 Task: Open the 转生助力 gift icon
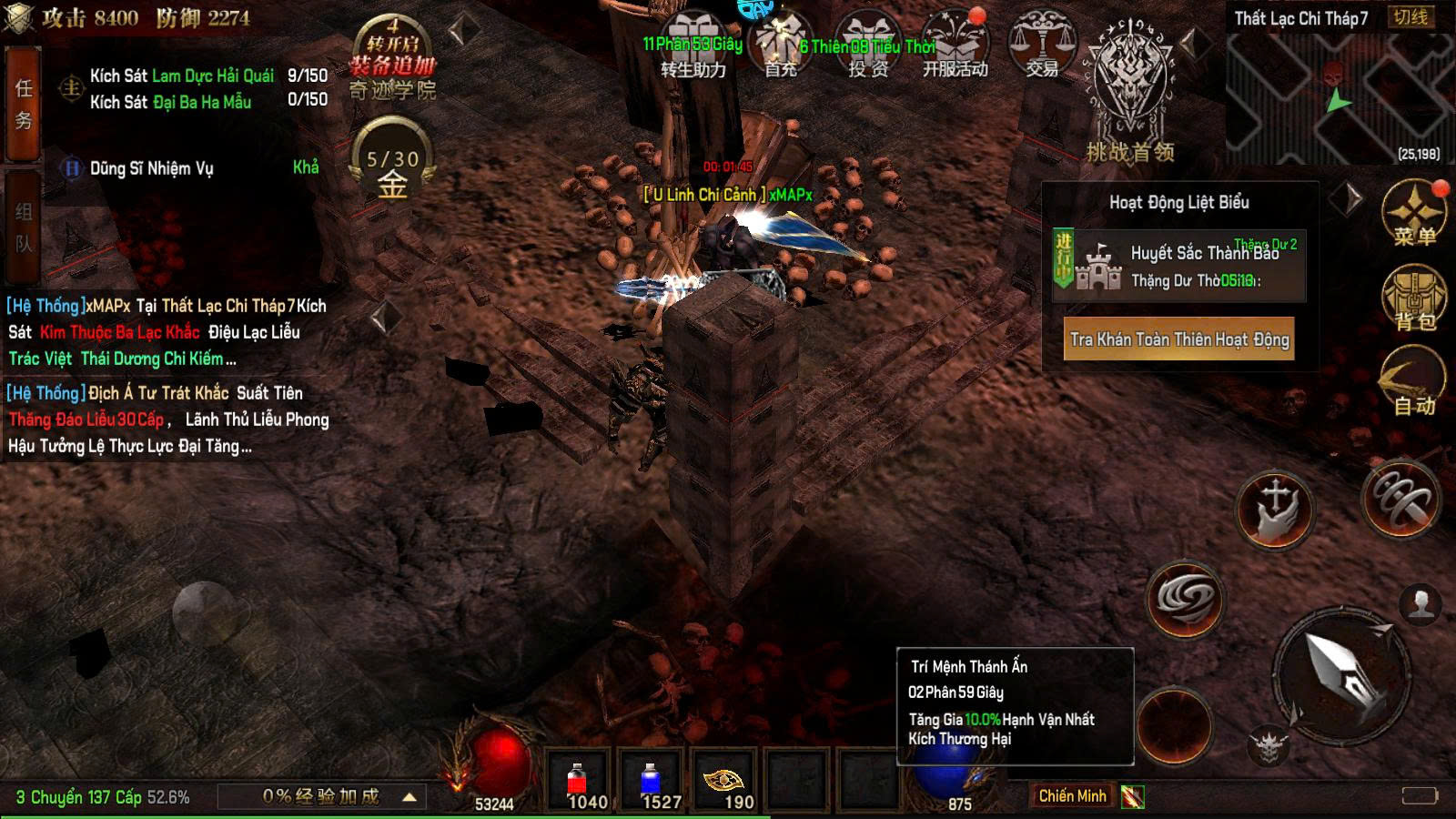[693, 45]
